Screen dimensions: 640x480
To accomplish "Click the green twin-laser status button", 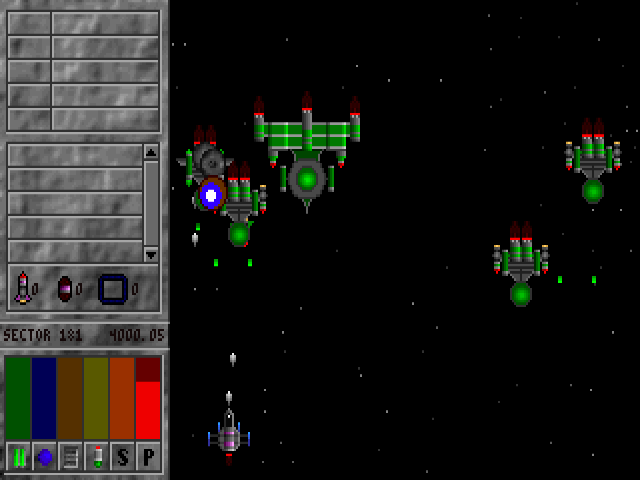I will point(18,456).
